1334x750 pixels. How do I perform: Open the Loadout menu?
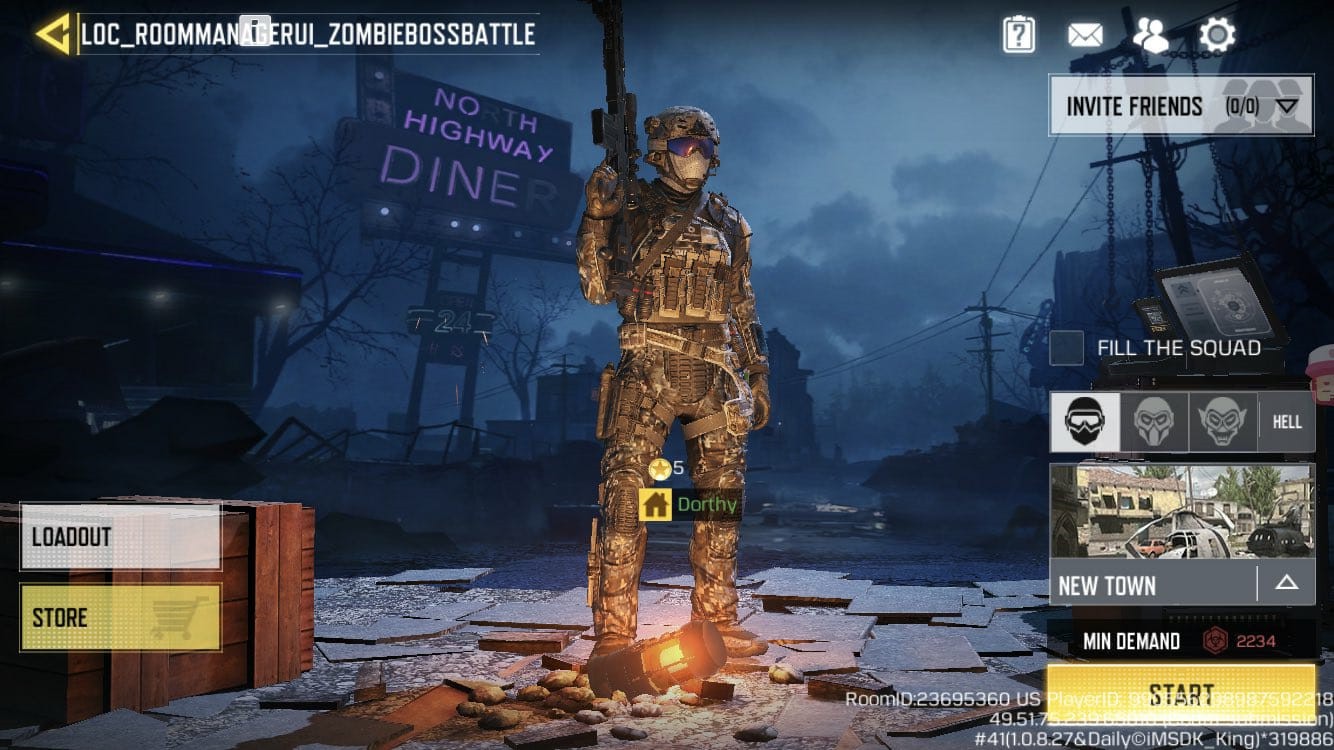[120, 536]
